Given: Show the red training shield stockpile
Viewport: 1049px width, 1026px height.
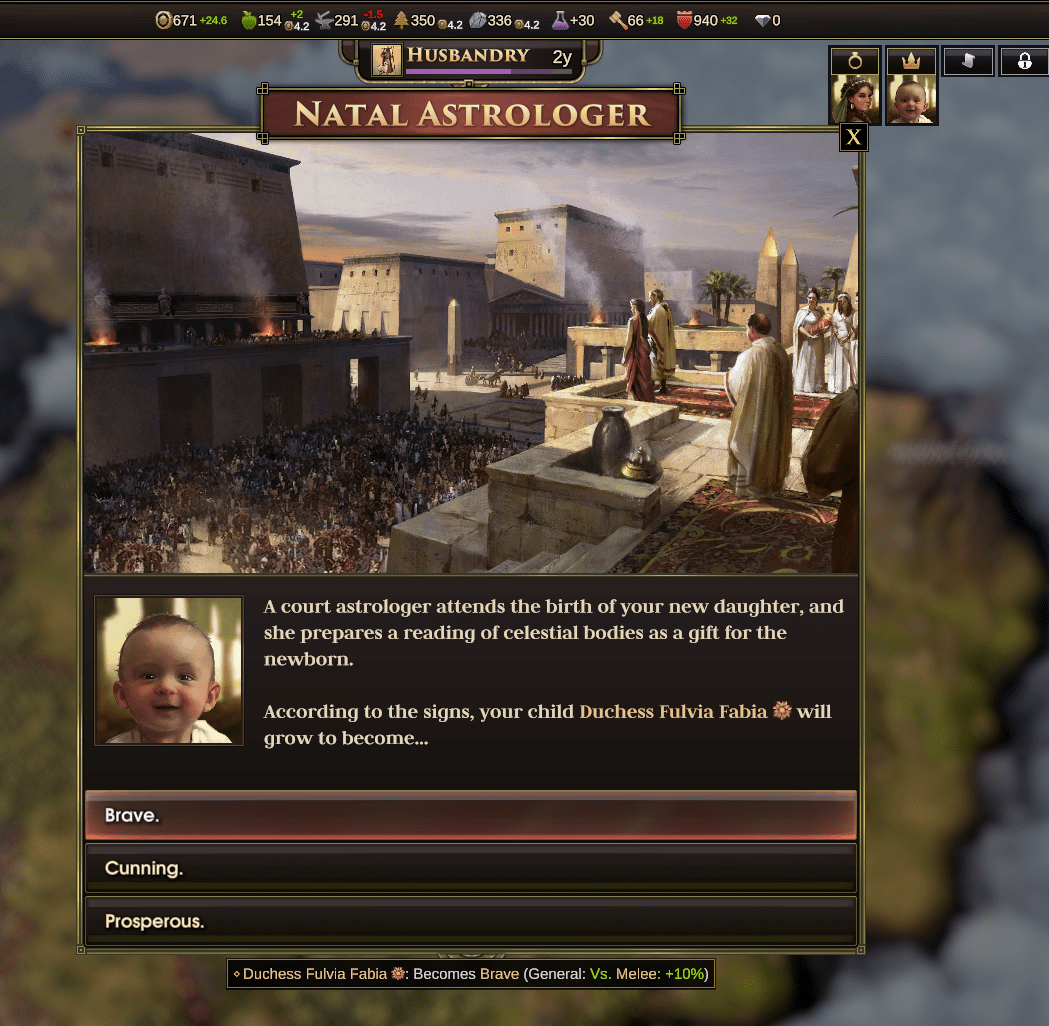Looking at the screenshot, I should [x=685, y=20].
